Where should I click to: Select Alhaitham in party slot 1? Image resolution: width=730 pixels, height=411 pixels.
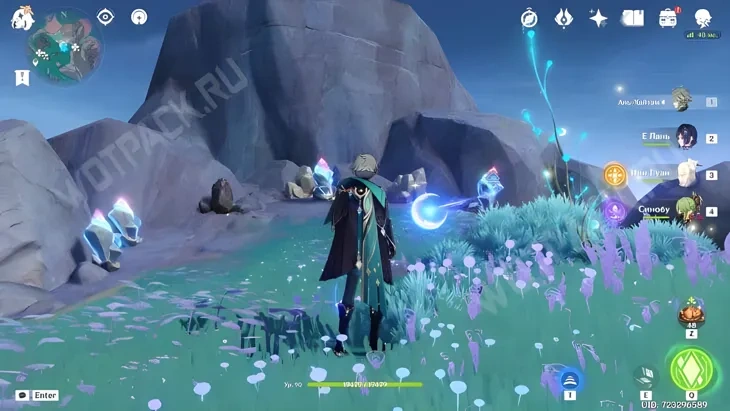682,100
